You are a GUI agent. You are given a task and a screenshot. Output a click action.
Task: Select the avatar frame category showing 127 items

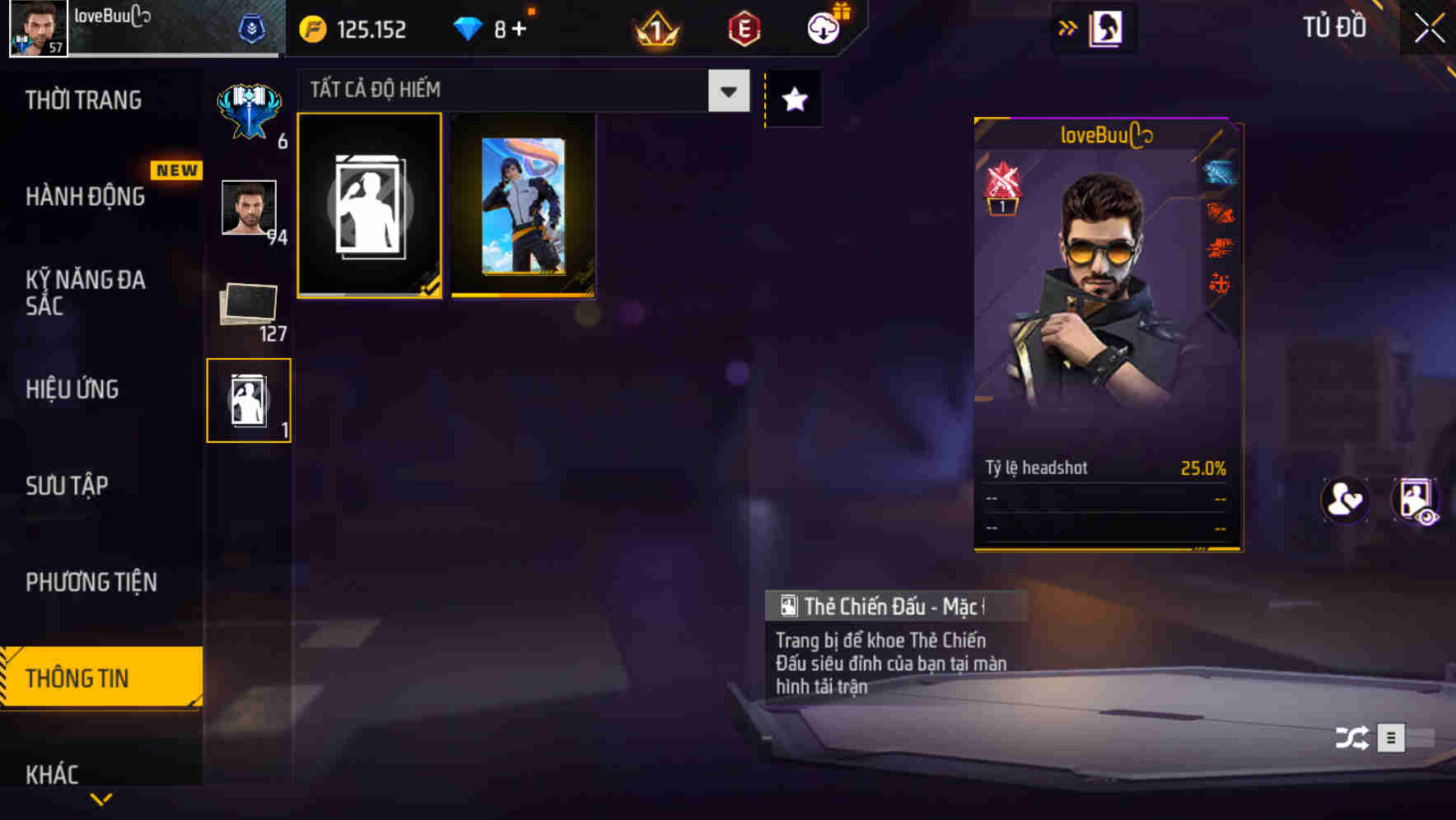pyautogui.click(x=249, y=305)
